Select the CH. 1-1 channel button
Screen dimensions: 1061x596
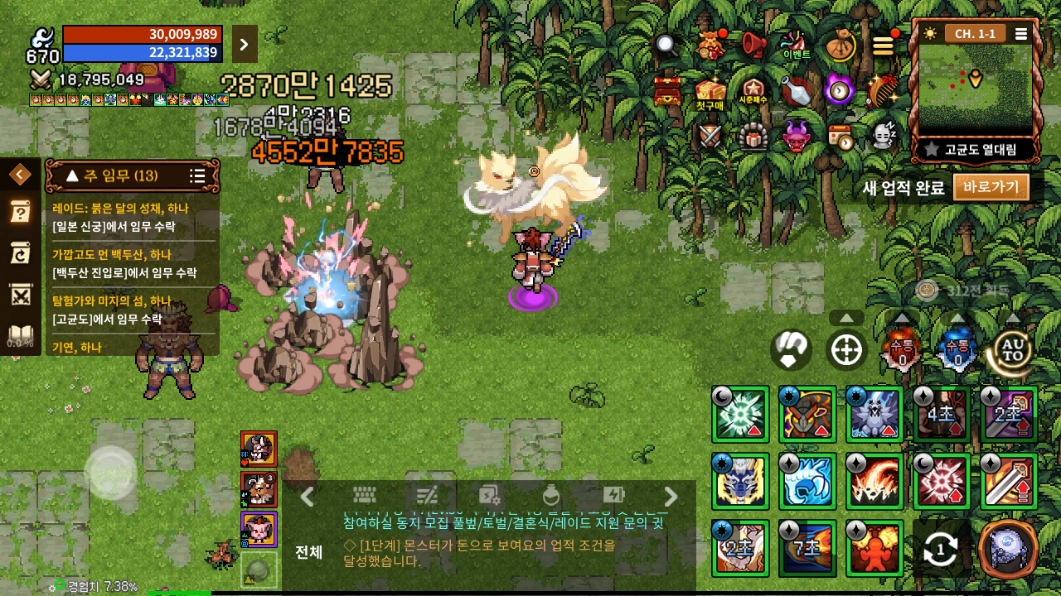[x=974, y=34]
